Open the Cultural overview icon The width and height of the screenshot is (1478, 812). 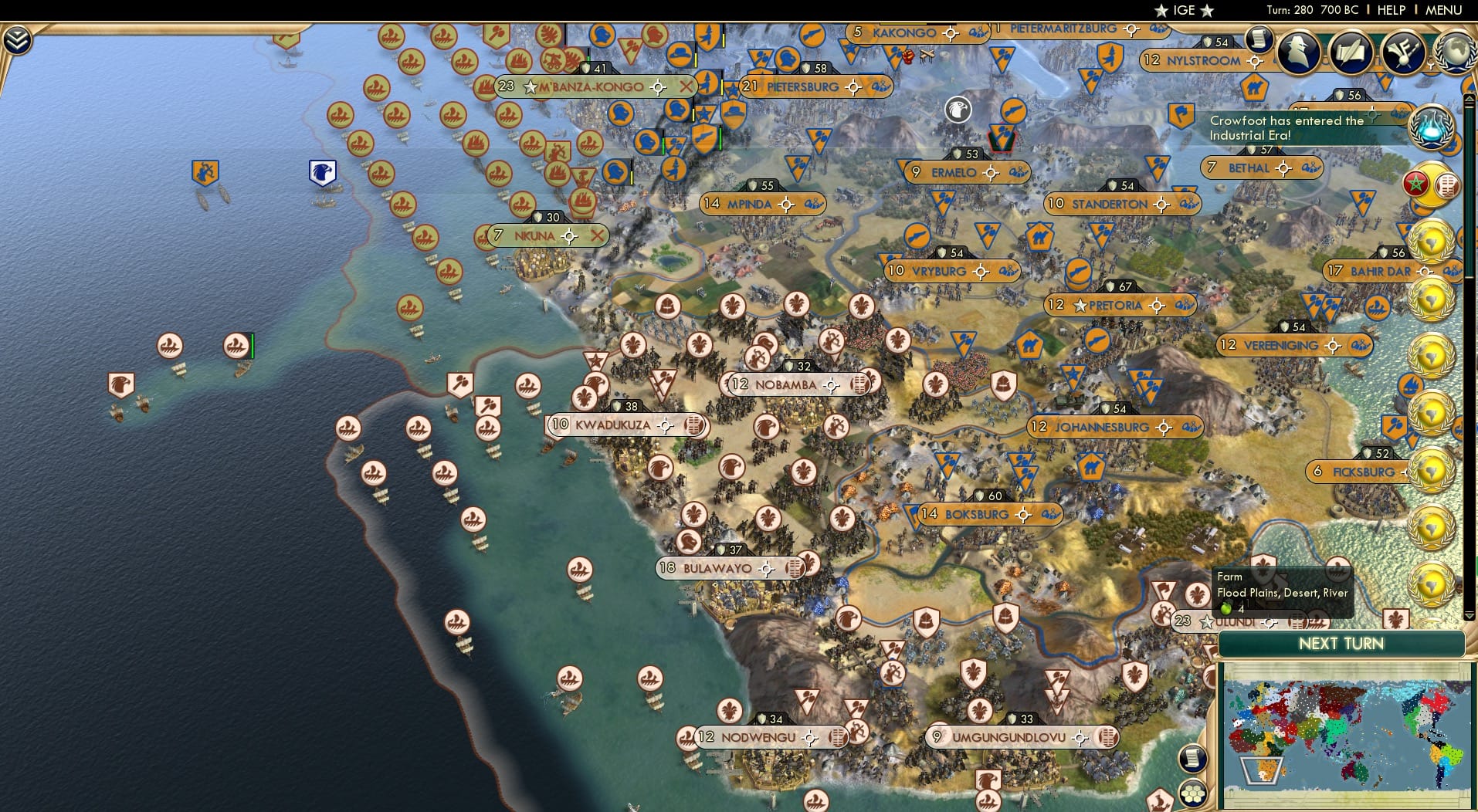pos(1404,52)
